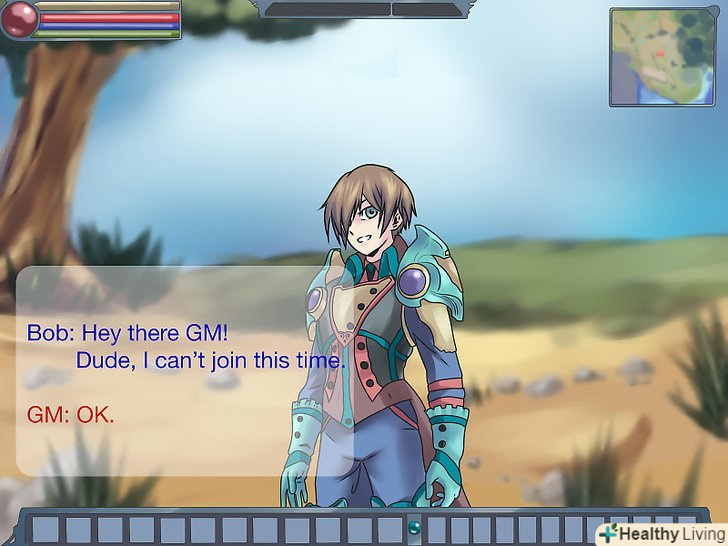Open the minimap in the corner

[665, 56]
